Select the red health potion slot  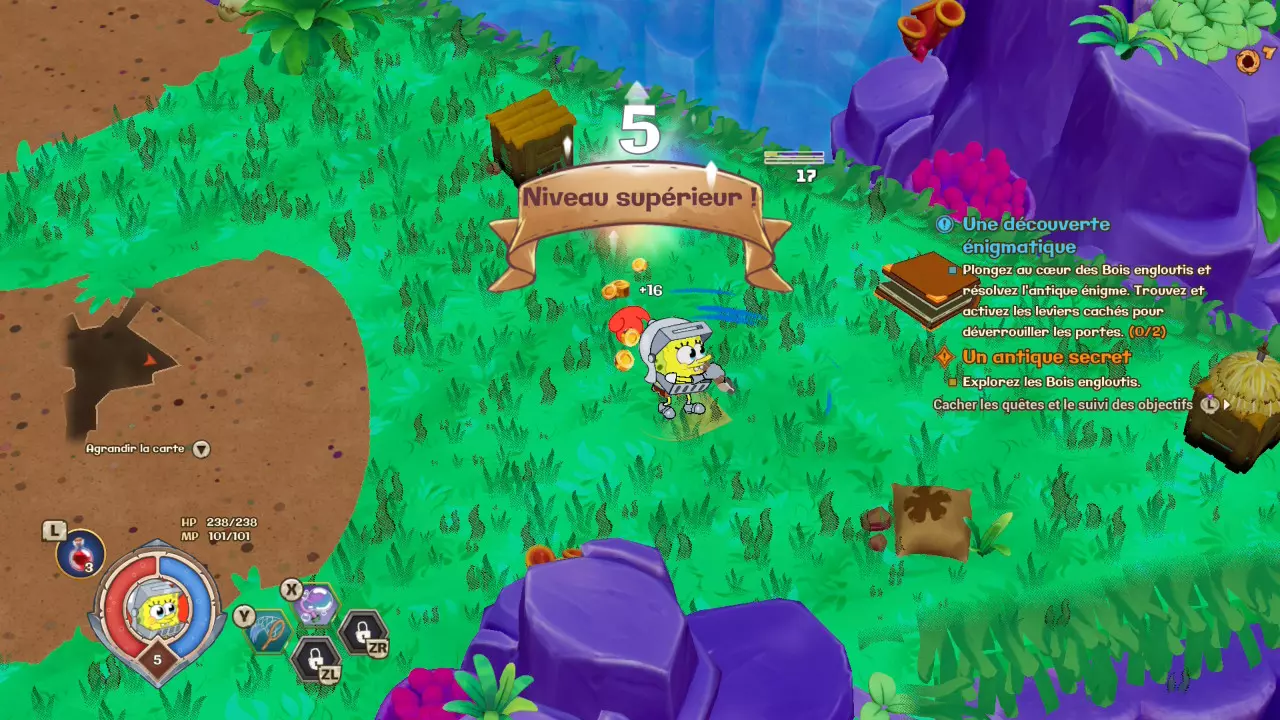click(x=81, y=553)
